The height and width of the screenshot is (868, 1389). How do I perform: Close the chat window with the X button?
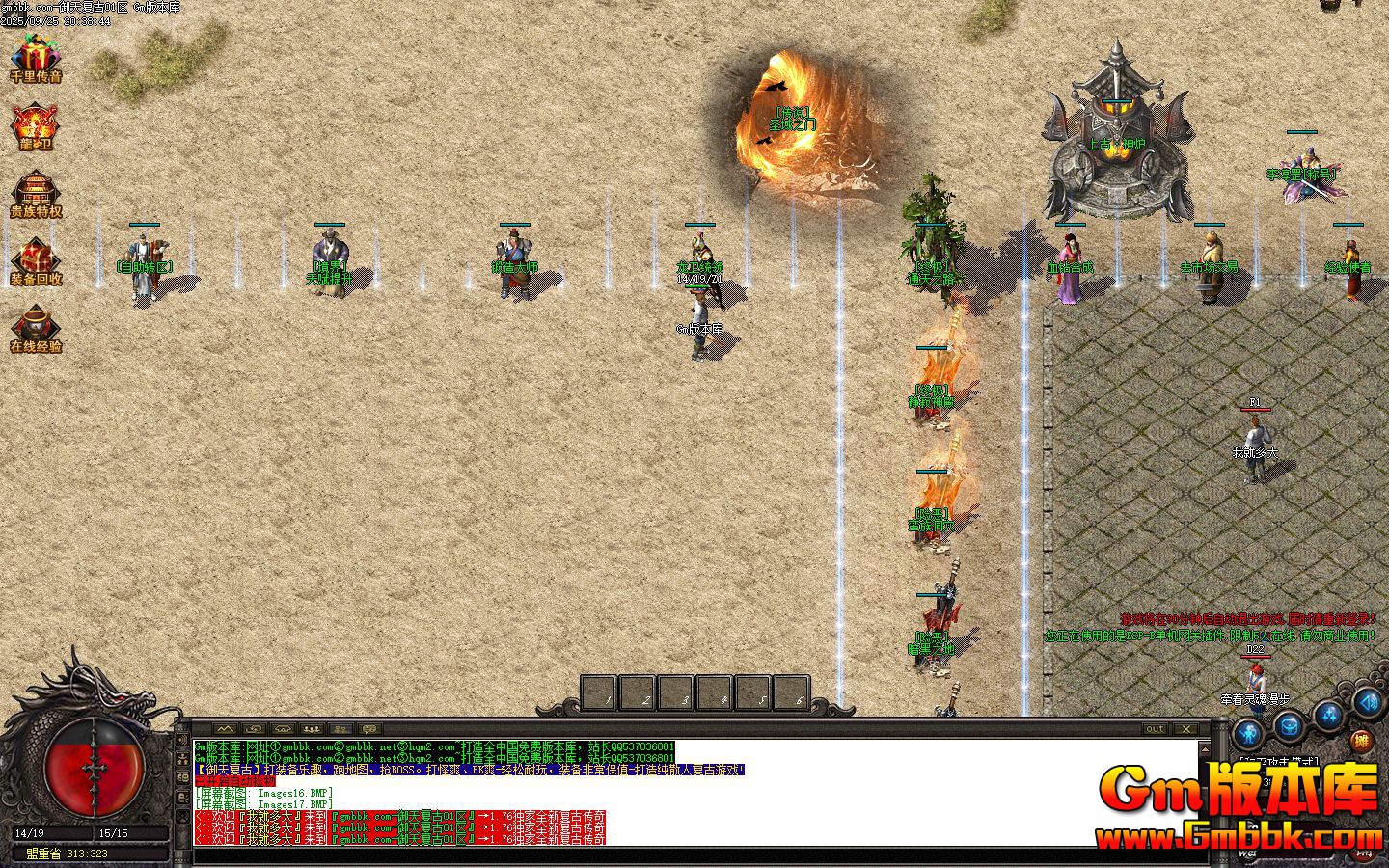1186,730
